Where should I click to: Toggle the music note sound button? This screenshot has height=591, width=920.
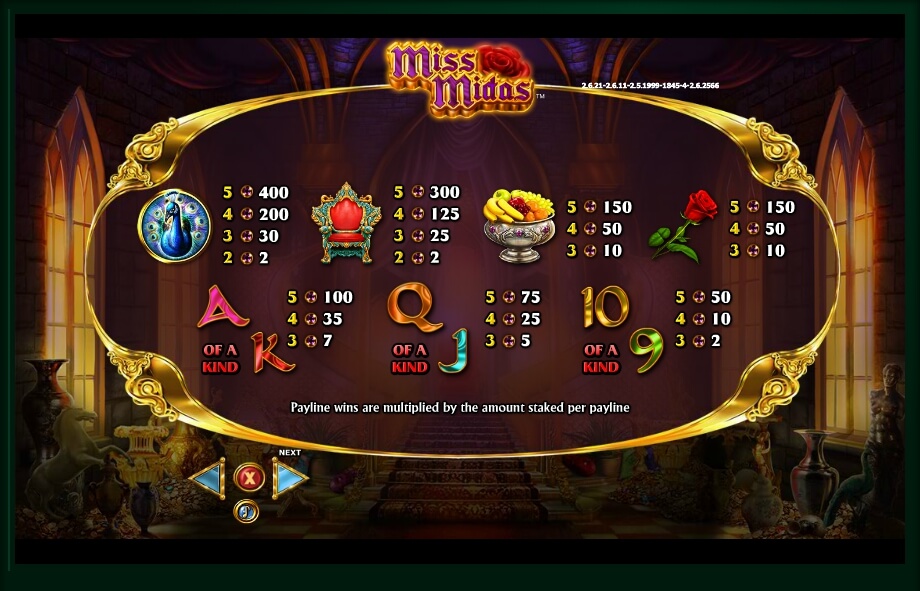coord(246,512)
